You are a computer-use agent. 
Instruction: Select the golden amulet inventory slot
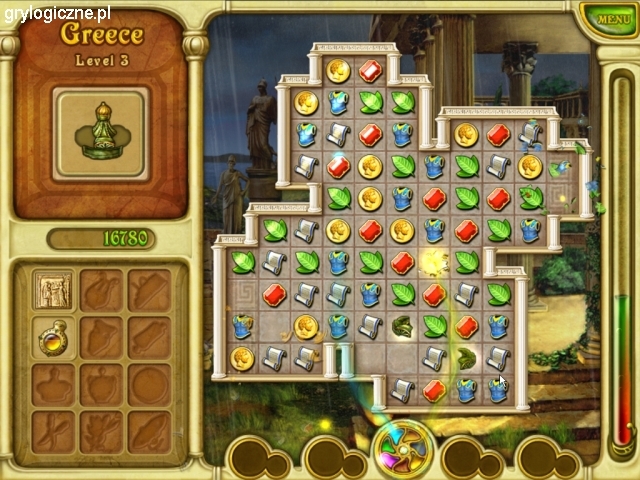50,337
